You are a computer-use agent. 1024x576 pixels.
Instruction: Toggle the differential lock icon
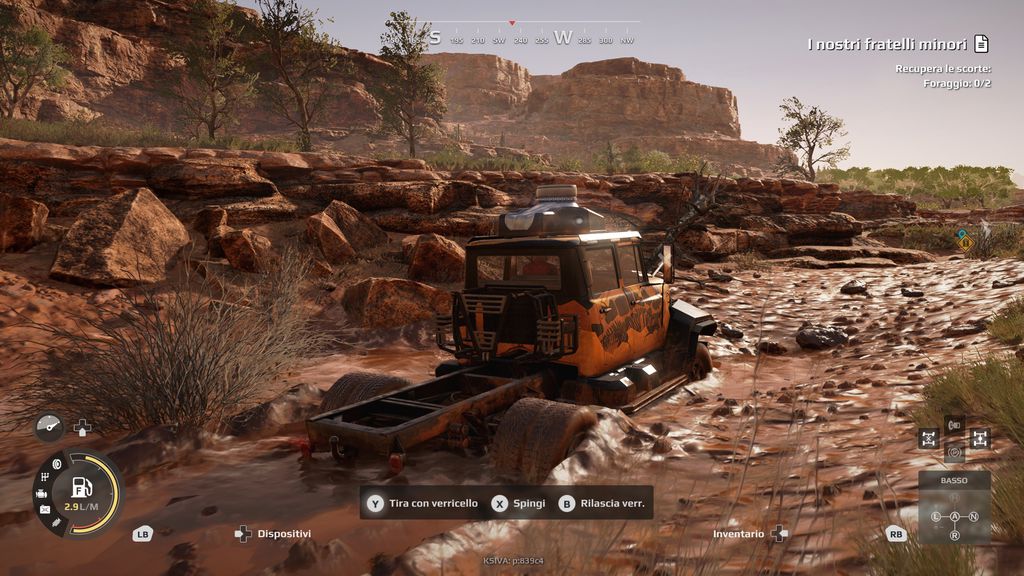pos(928,438)
